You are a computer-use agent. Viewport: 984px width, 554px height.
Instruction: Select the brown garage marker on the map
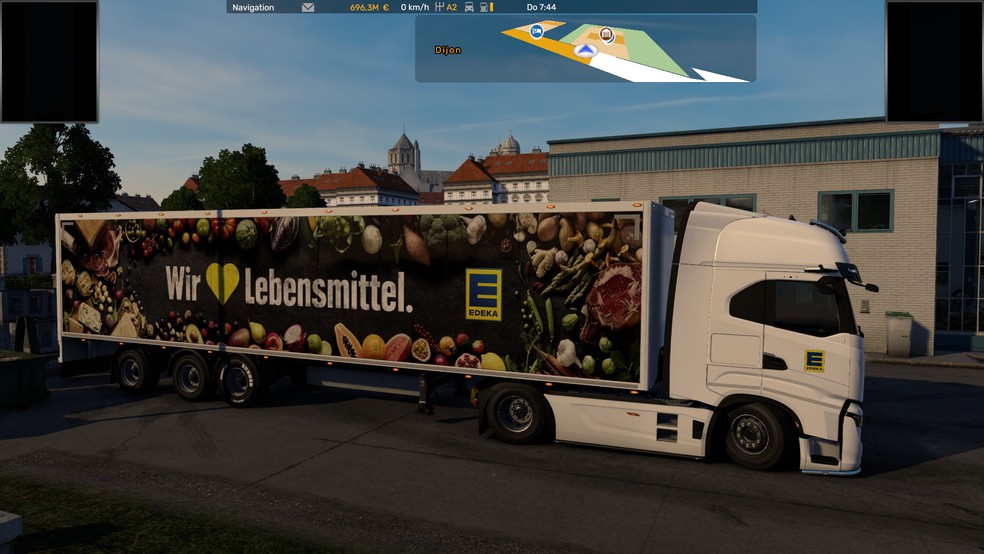[607, 35]
